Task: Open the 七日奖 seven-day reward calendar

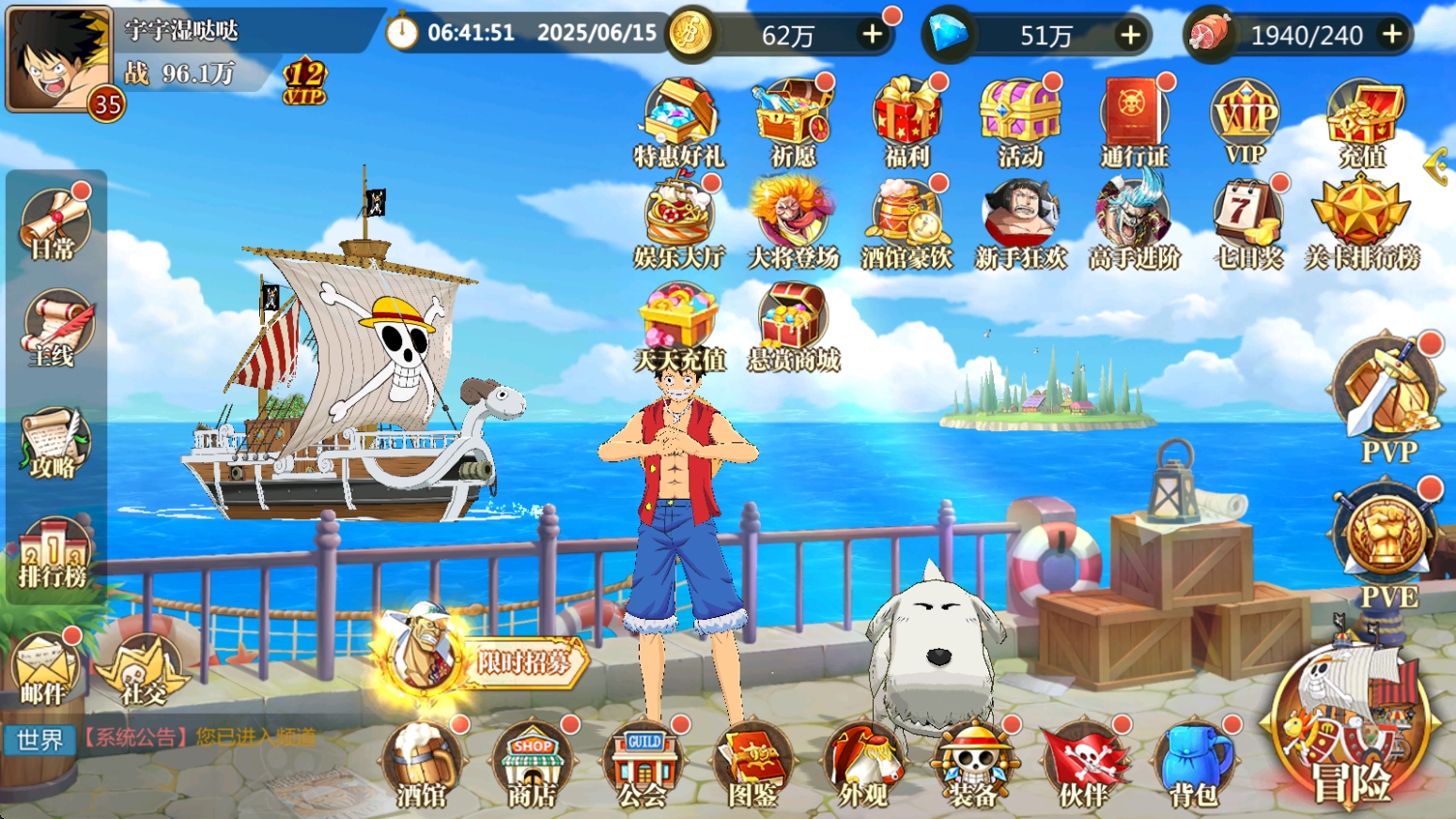Action: [x=1248, y=224]
